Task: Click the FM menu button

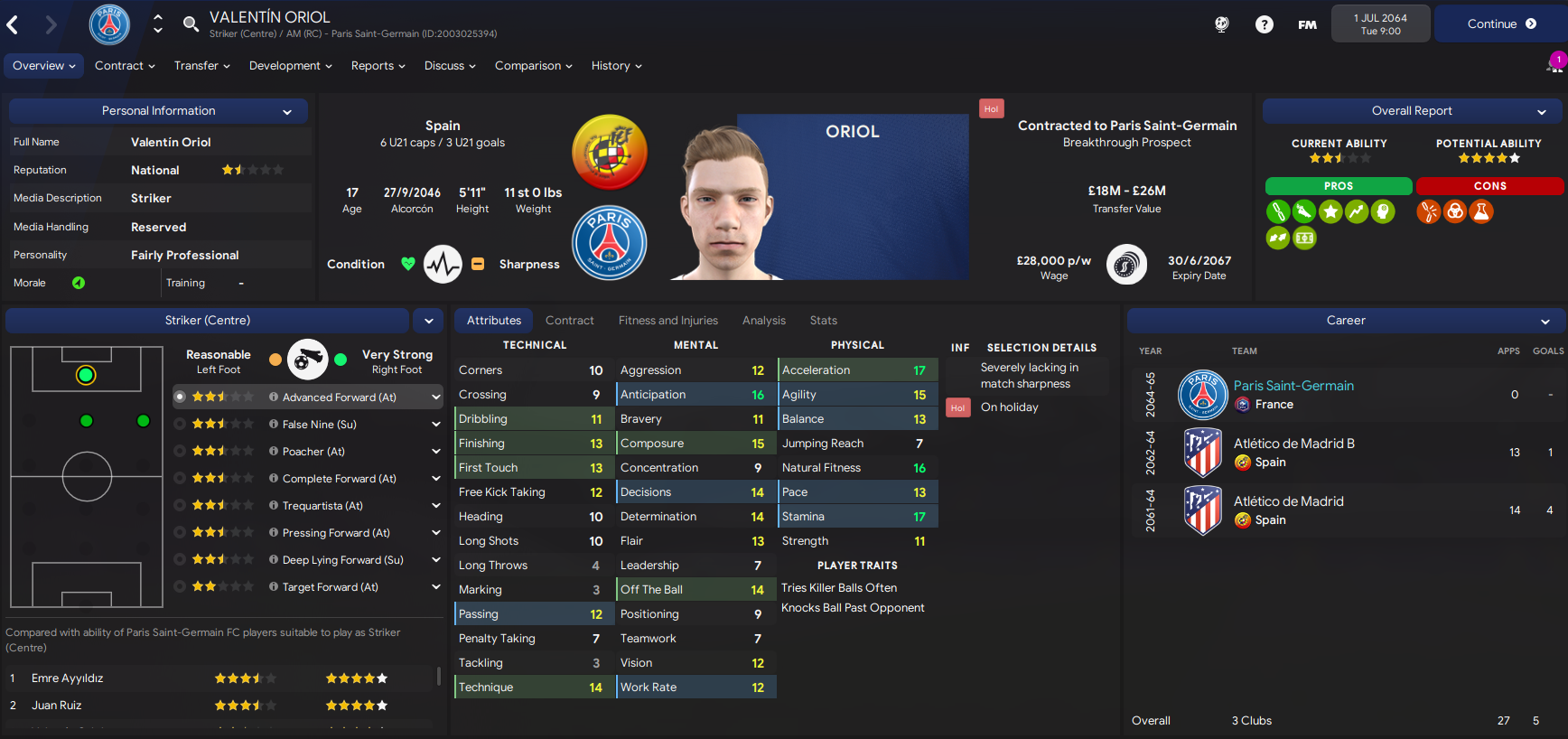Action: [x=1307, y=24]
